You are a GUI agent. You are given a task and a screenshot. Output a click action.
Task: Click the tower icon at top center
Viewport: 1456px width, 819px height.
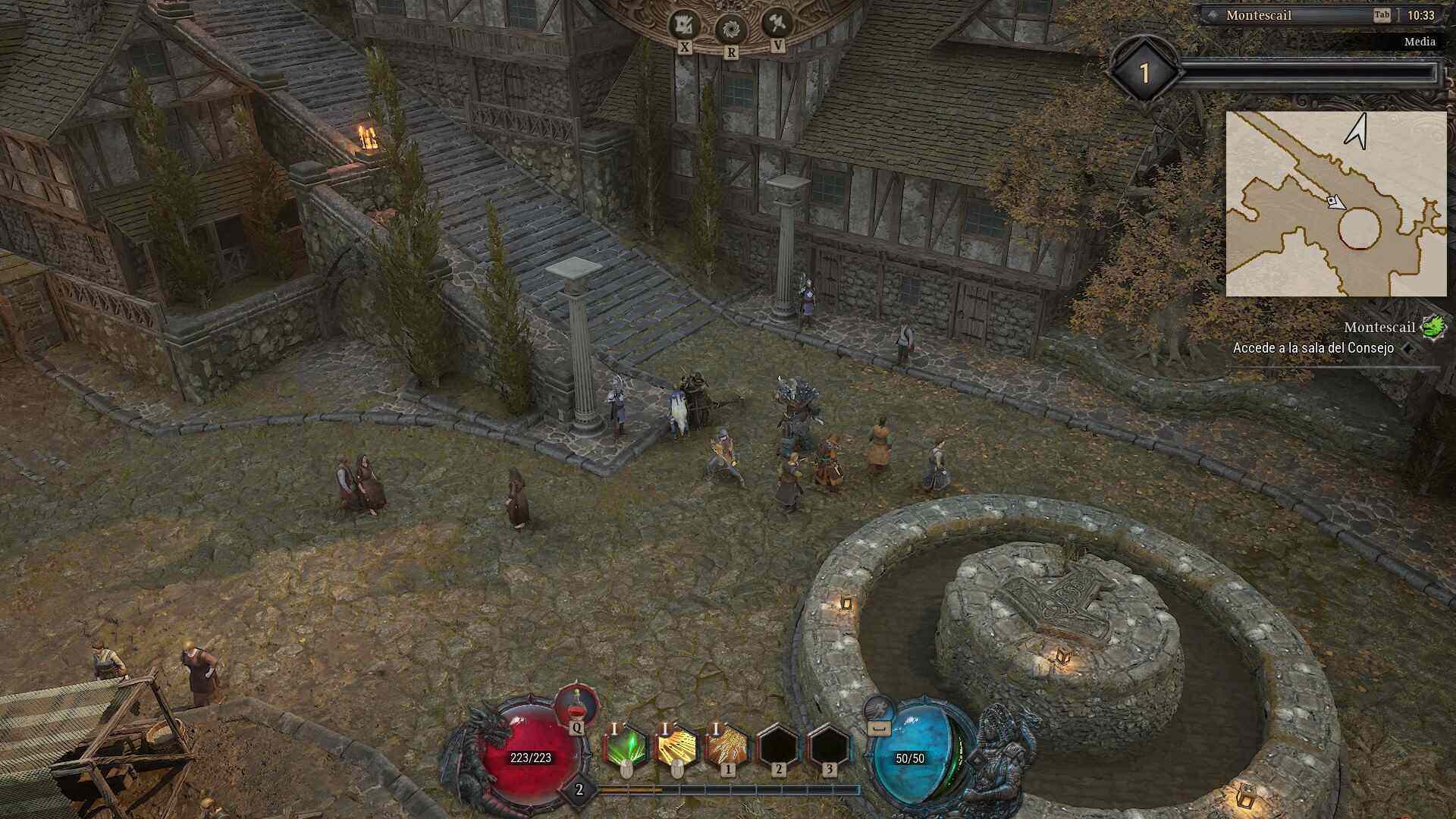(684, 26)
